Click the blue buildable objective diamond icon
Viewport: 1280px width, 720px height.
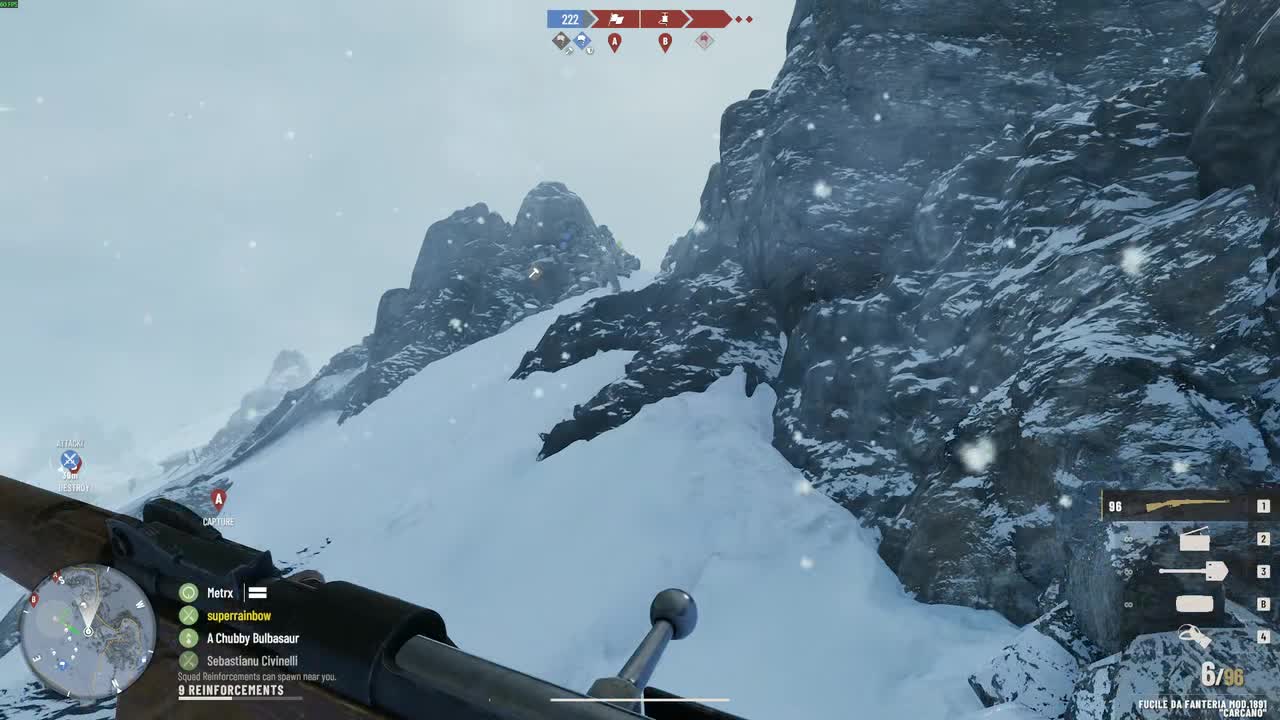point(582,40)
